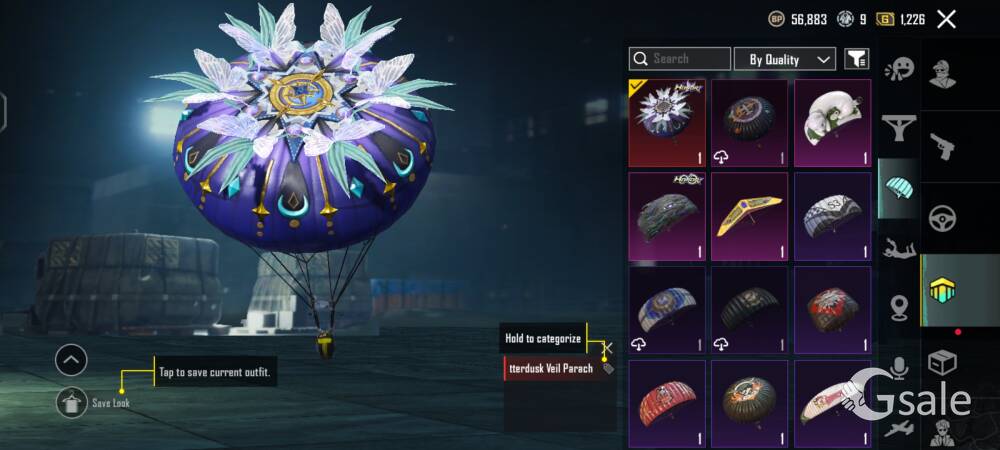Switch to the parachute category tab
The width and height of the screenshot is (1000, 450).
tap(898, 188)
